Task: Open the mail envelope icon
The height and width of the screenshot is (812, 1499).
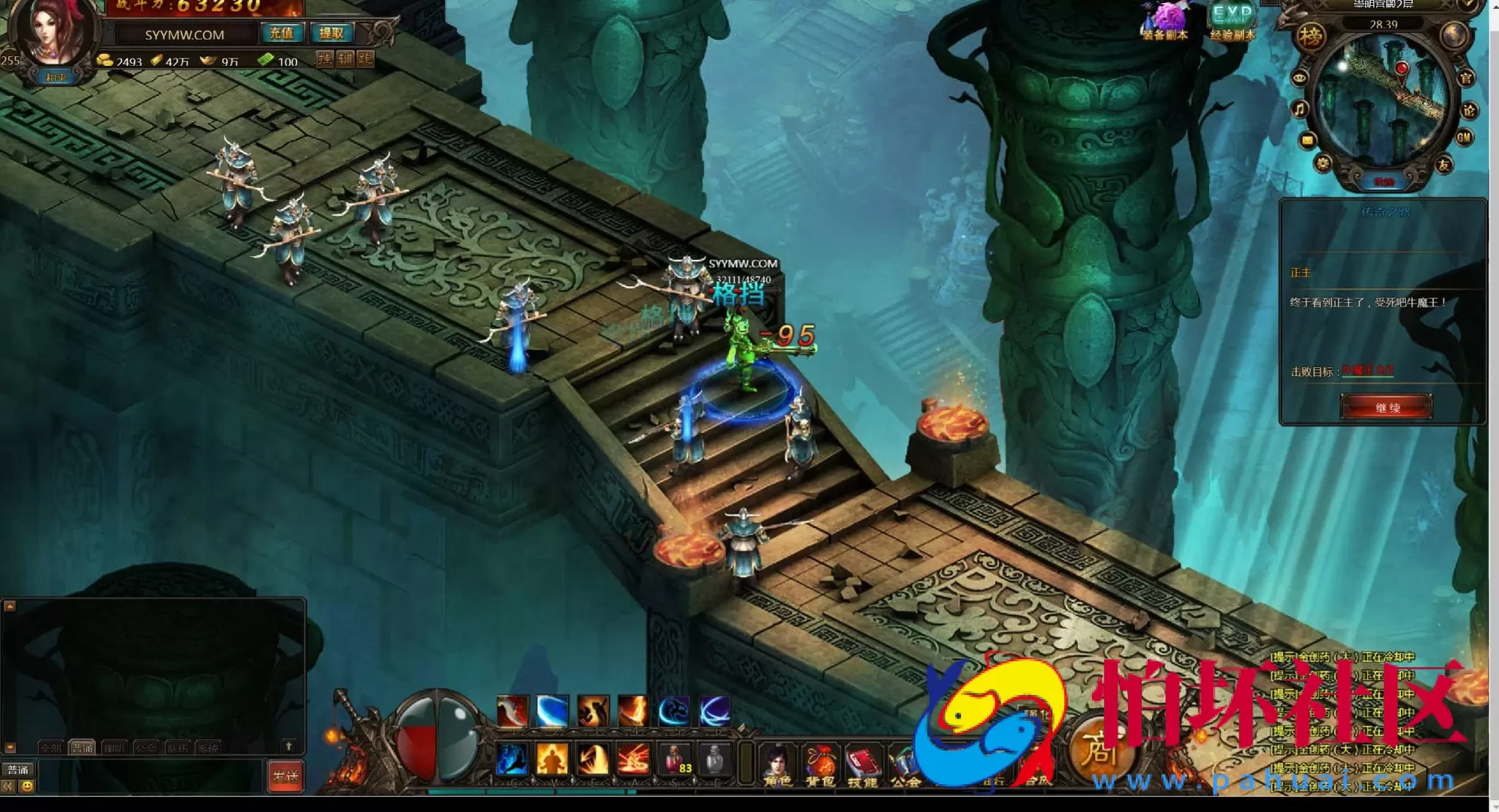Action: click(x=1307, y=140)
